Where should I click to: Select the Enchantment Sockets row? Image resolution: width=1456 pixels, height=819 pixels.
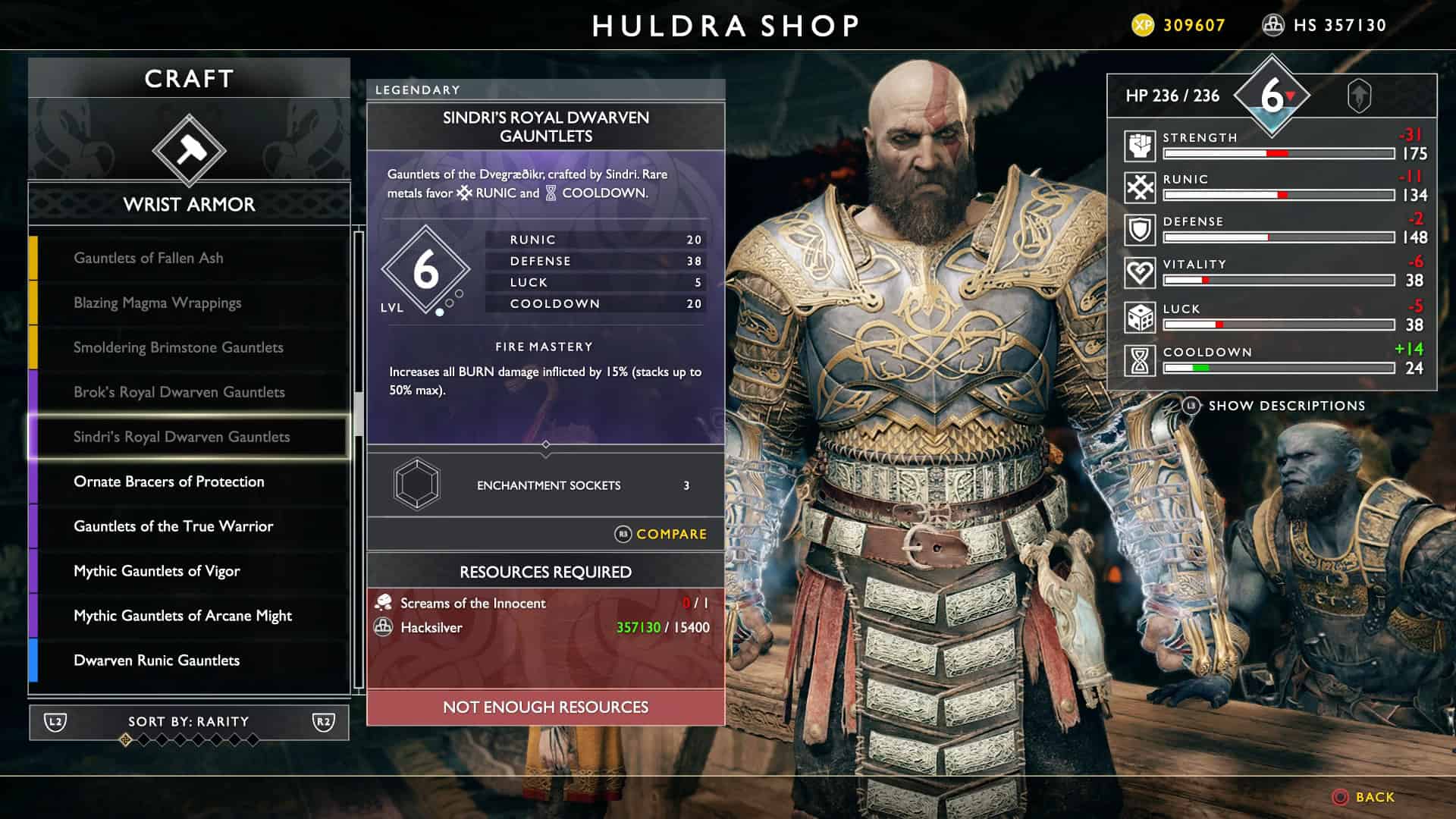pos(545,485)
